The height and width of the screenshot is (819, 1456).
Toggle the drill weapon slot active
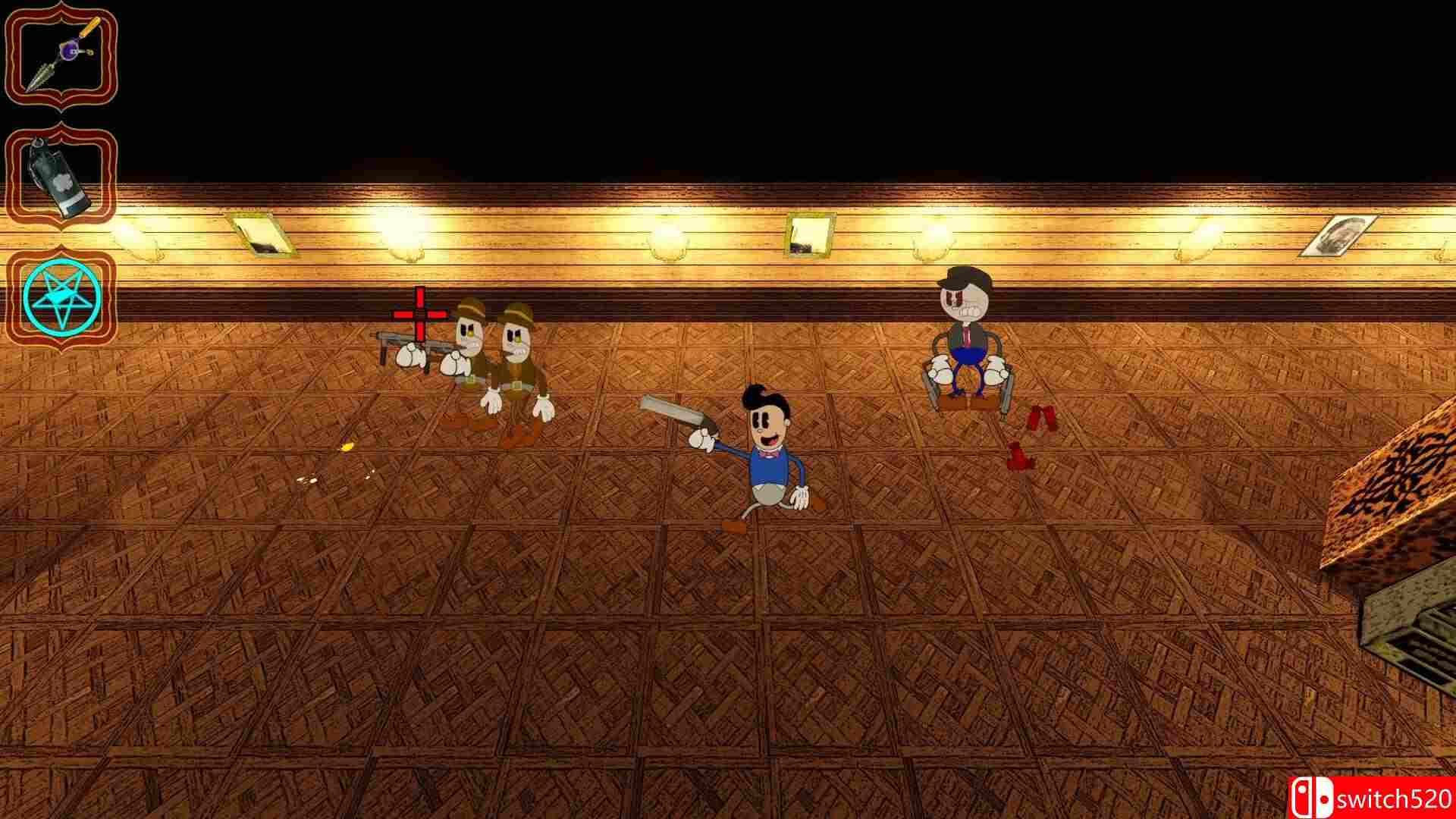(61, 53)
